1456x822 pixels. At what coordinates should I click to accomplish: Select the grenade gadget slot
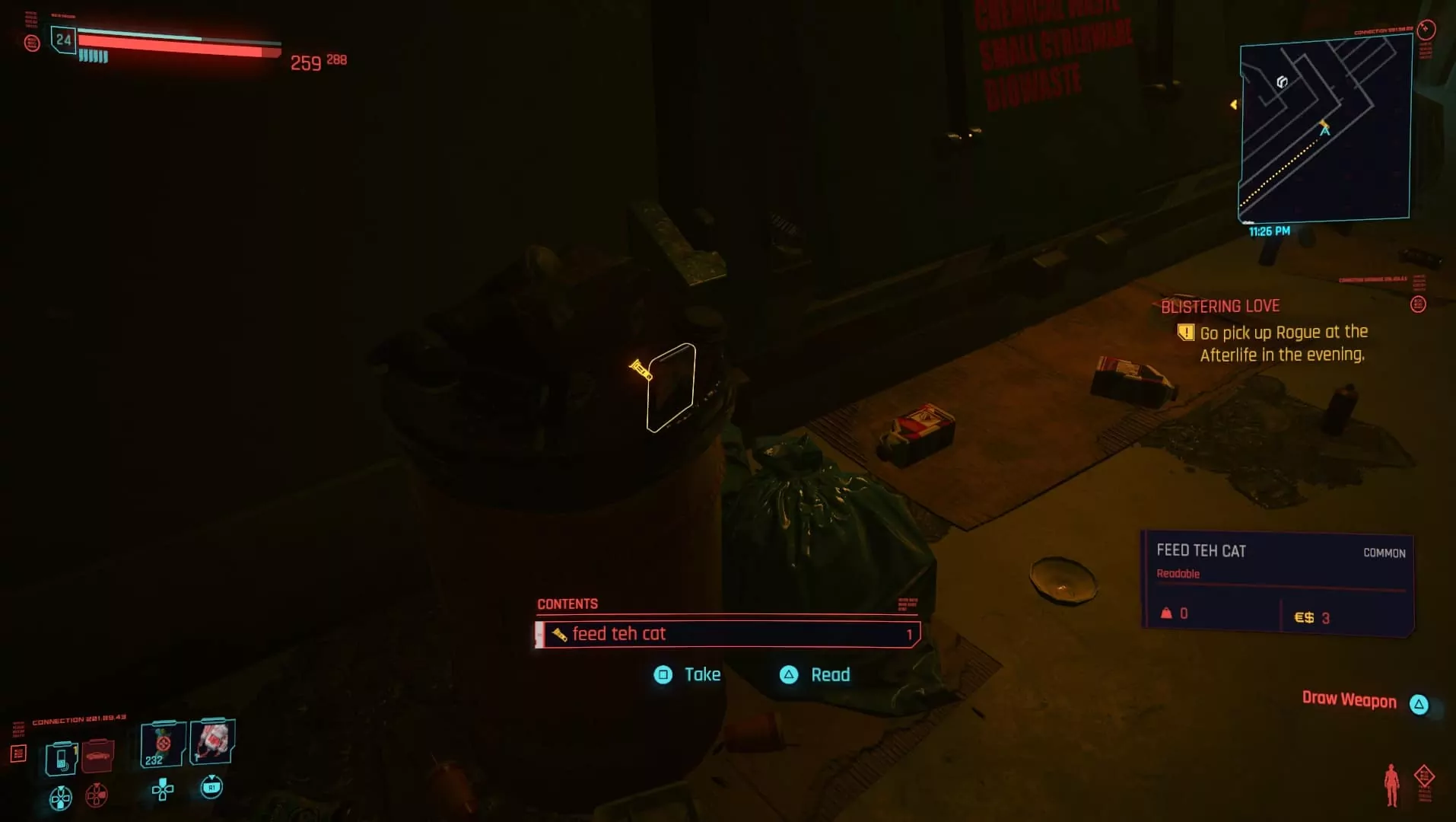(x=212, y=741)
